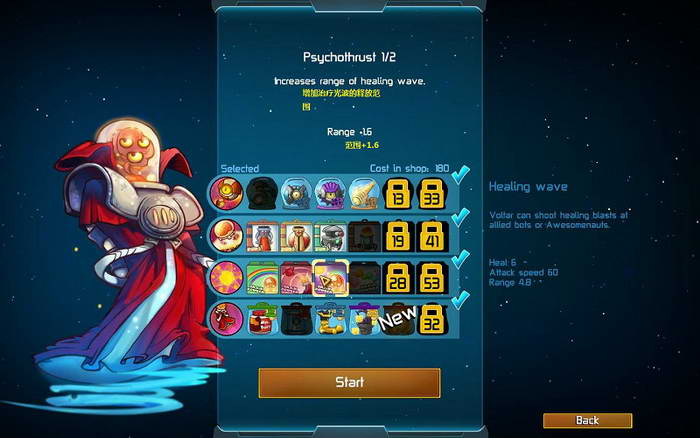This screenshot has height=438, width=700.
Task: Click the orange drone skill row icon
Action: pos(225,191)
